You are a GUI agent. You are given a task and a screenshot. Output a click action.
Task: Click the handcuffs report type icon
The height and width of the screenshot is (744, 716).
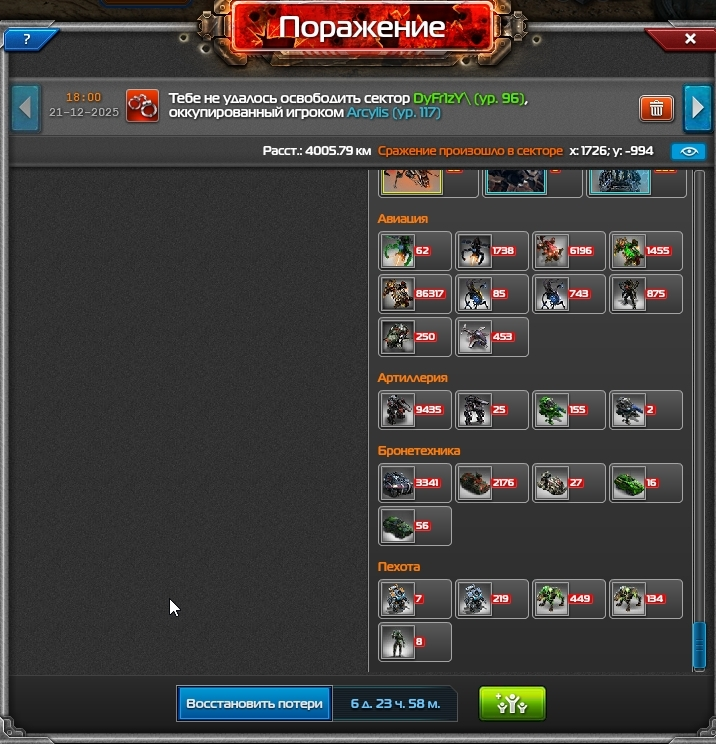pyautogui.click(x=143, y=107)
